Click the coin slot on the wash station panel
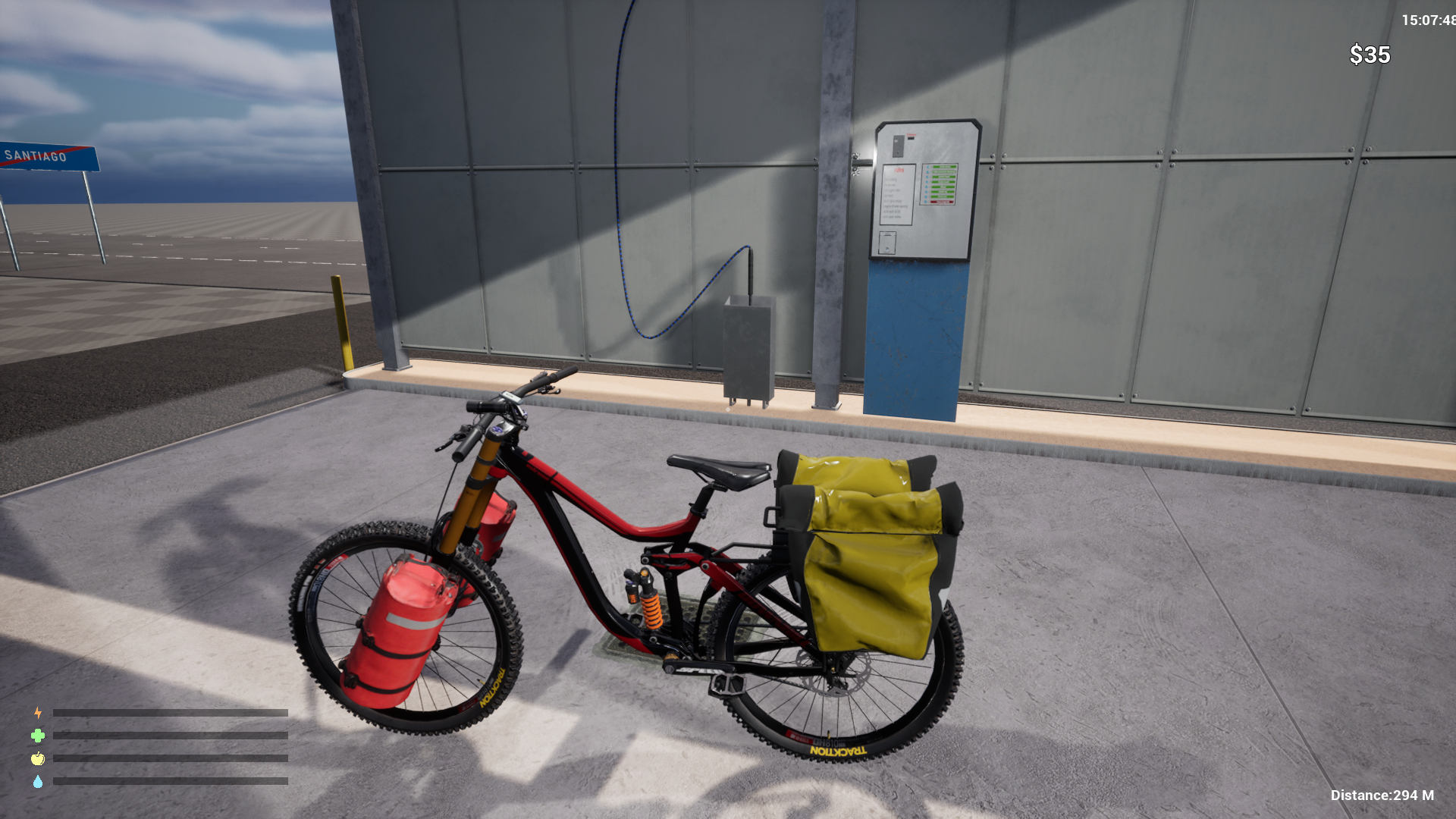 pyautogui.click(x=911, y=139)
